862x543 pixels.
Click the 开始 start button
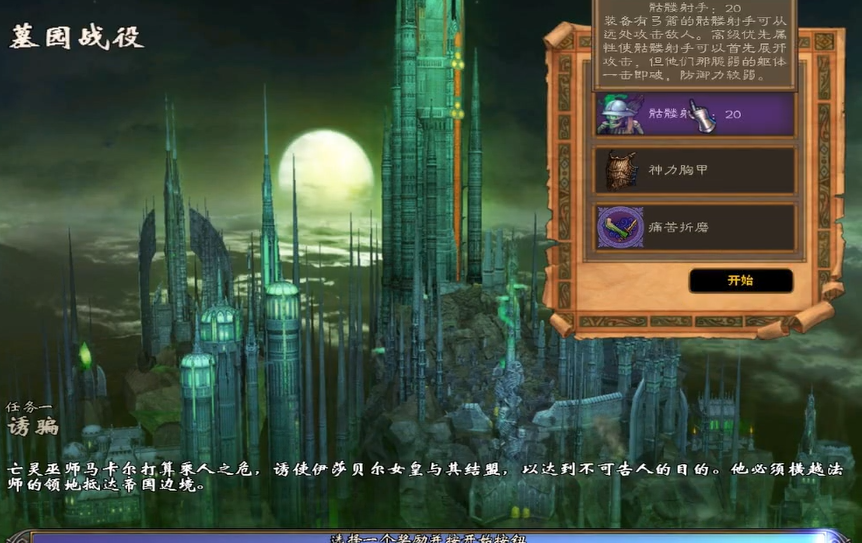click(x=740, y=281)
